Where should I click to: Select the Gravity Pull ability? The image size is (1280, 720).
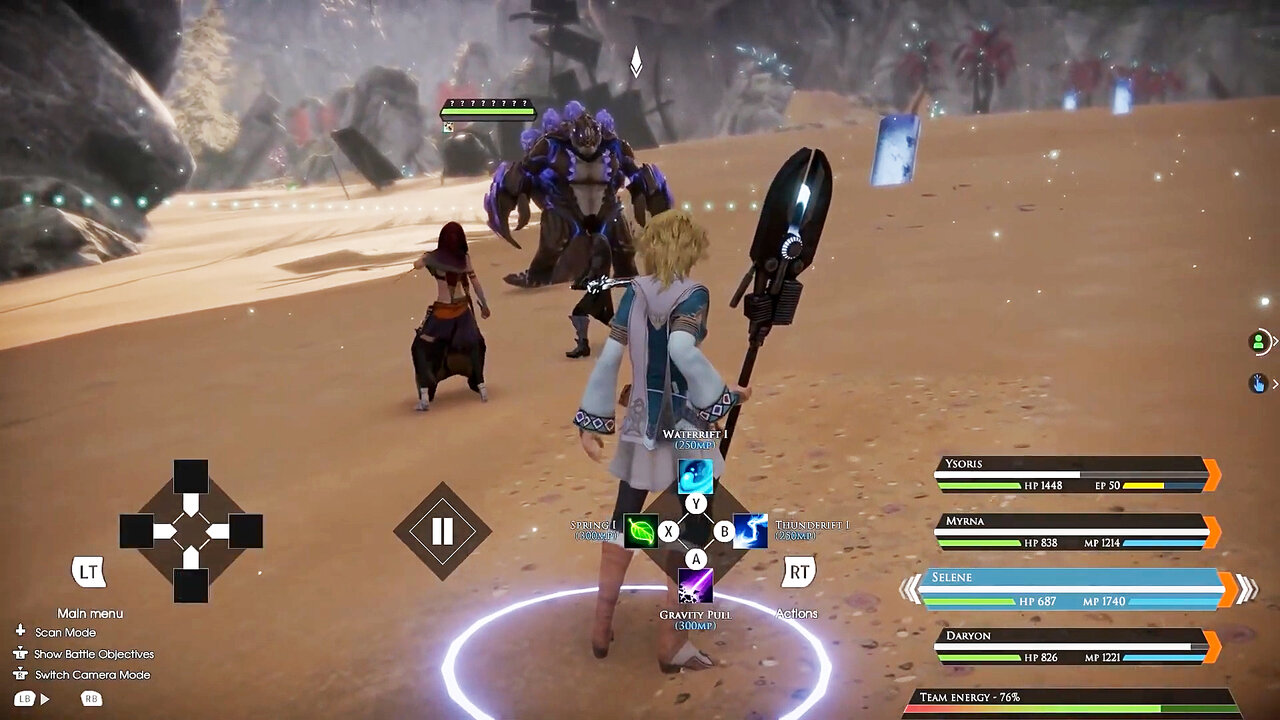[696, 586]
